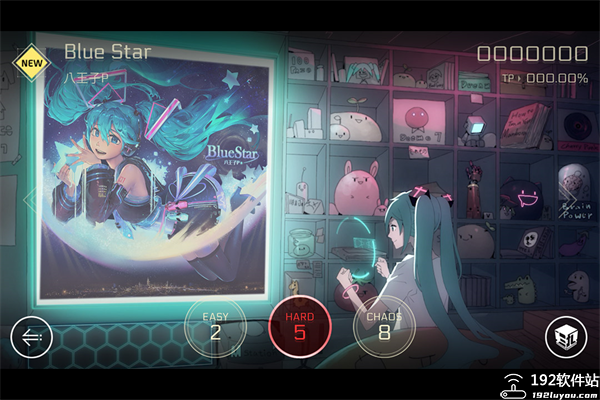Switch to CHAOS 8 difficulty
The width and height of the screenshot is (600, 400).
click(x=383, y=327)
